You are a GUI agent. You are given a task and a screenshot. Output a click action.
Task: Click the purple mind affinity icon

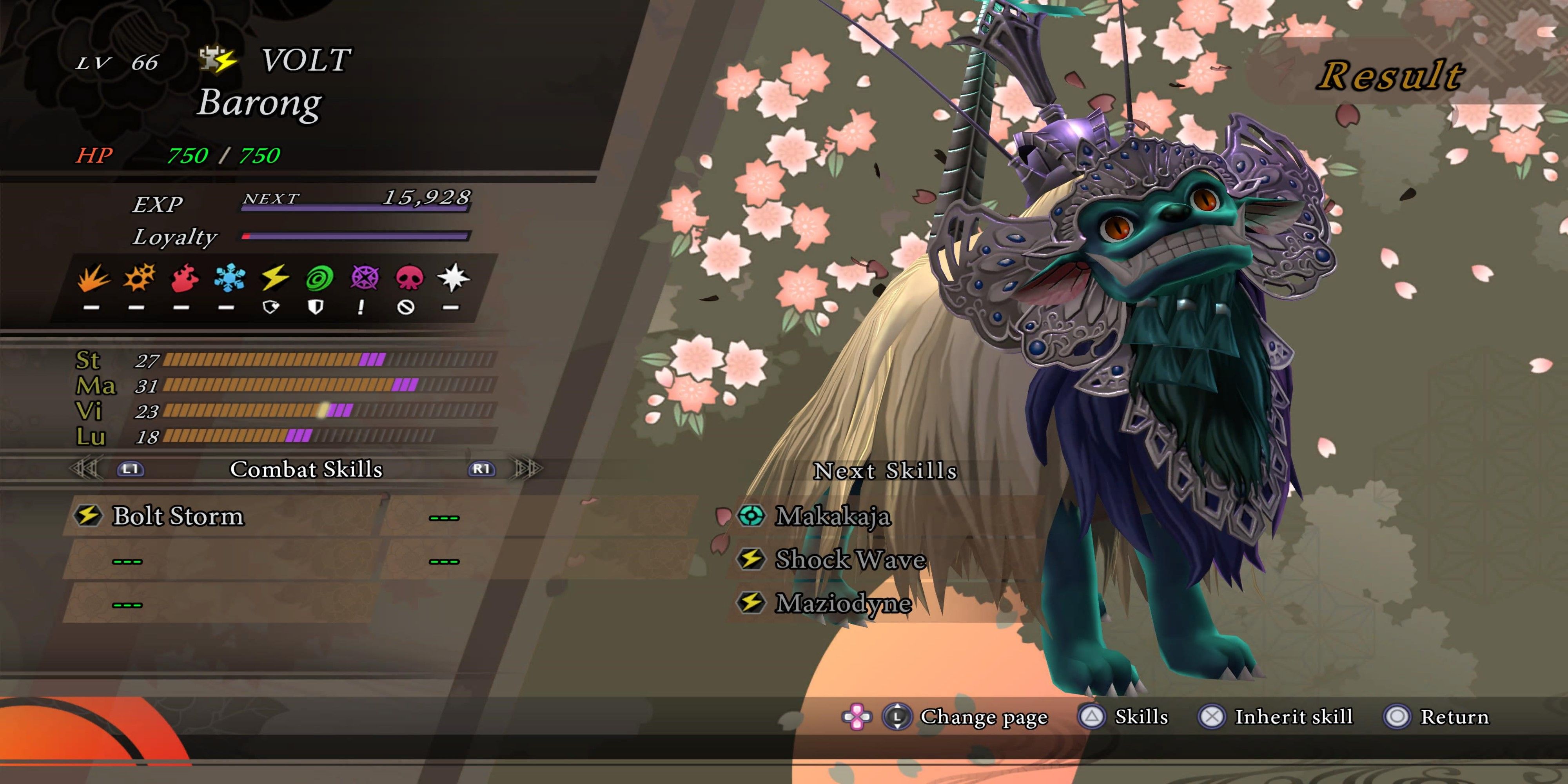(364, 278)
